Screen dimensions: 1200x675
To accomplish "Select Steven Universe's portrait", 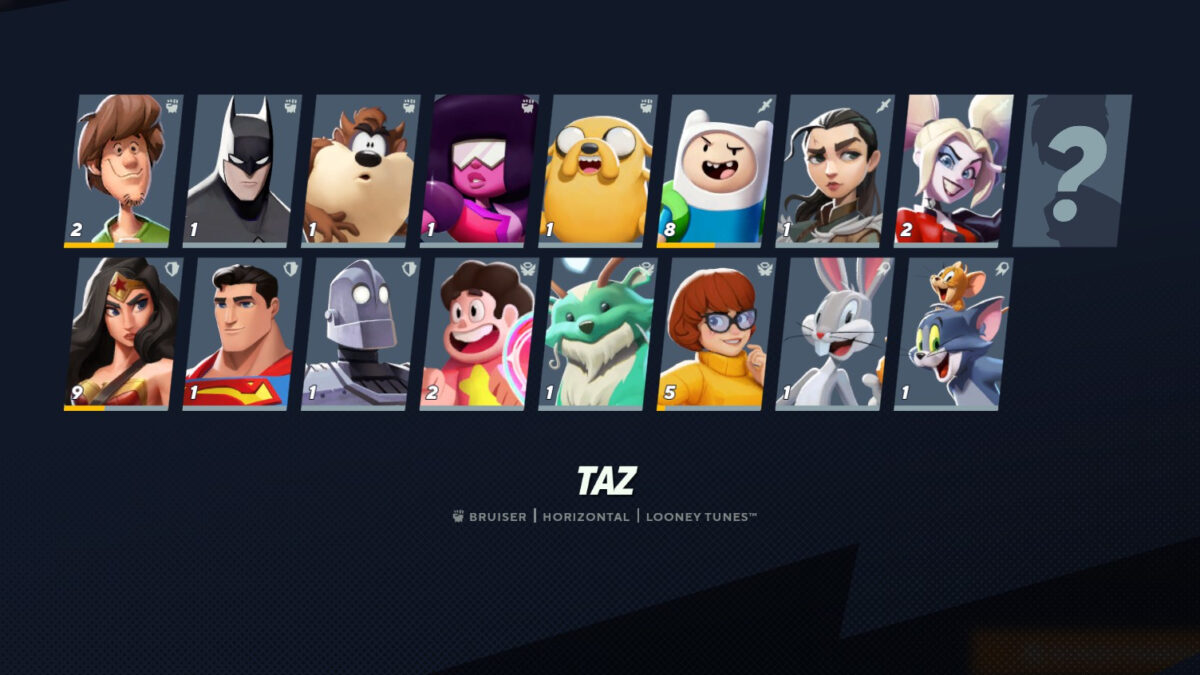I will (478, 333).
